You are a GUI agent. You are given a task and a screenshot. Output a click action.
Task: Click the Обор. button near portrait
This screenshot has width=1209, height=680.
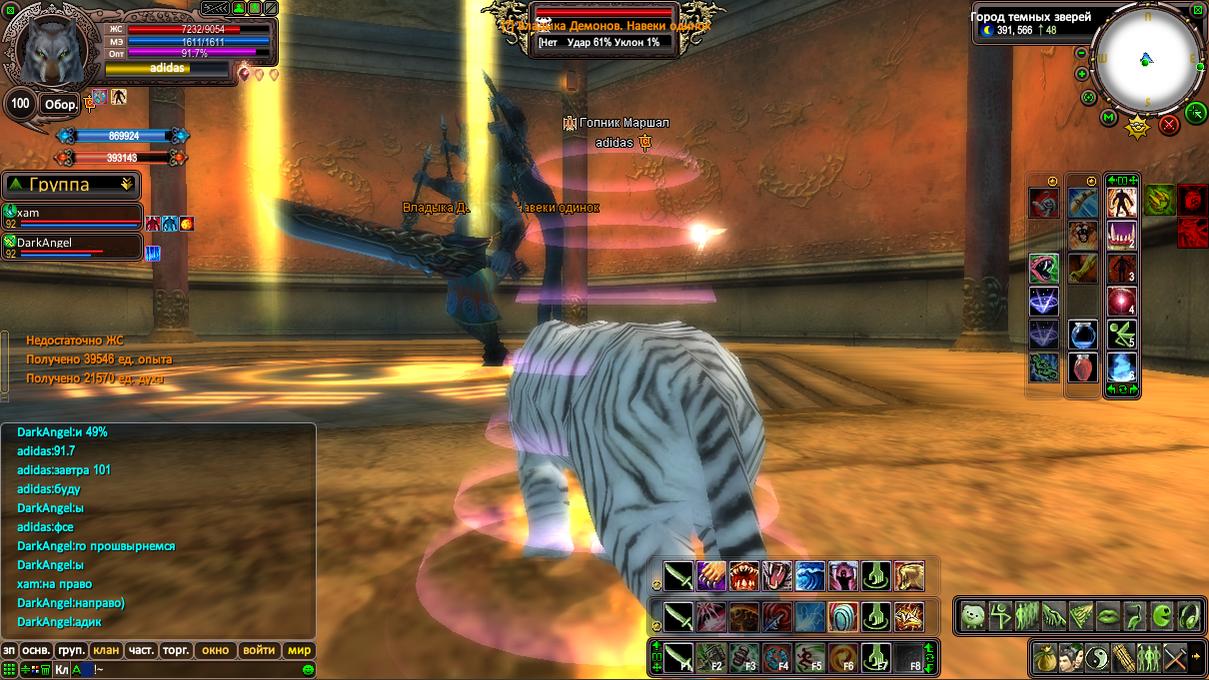(59, 104)
